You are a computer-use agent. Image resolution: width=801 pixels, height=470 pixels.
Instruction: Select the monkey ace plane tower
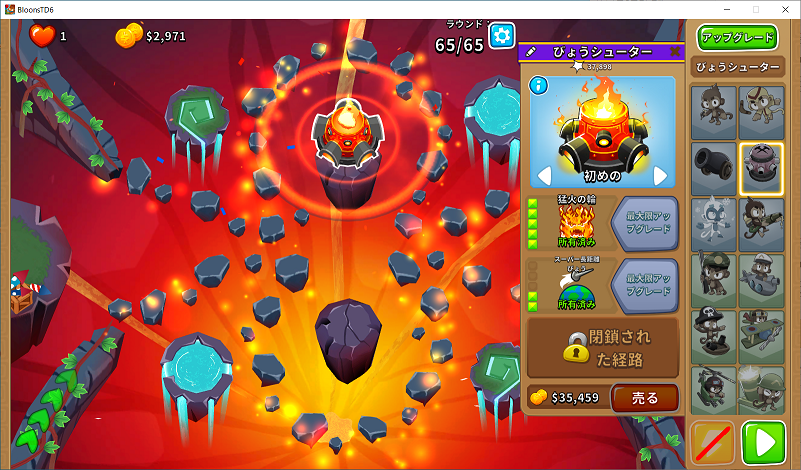pos(761,336)
